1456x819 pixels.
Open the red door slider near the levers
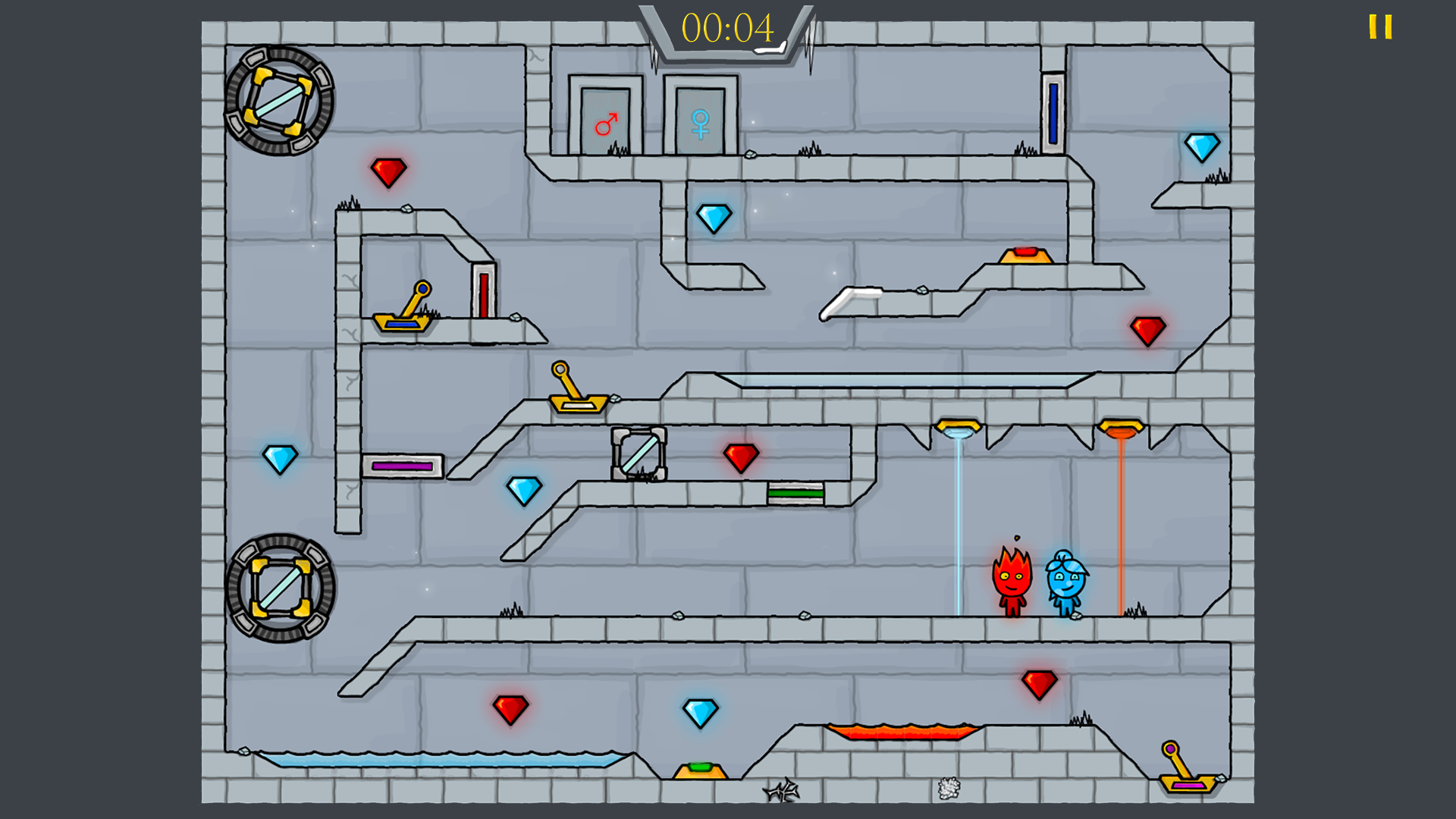483,296
